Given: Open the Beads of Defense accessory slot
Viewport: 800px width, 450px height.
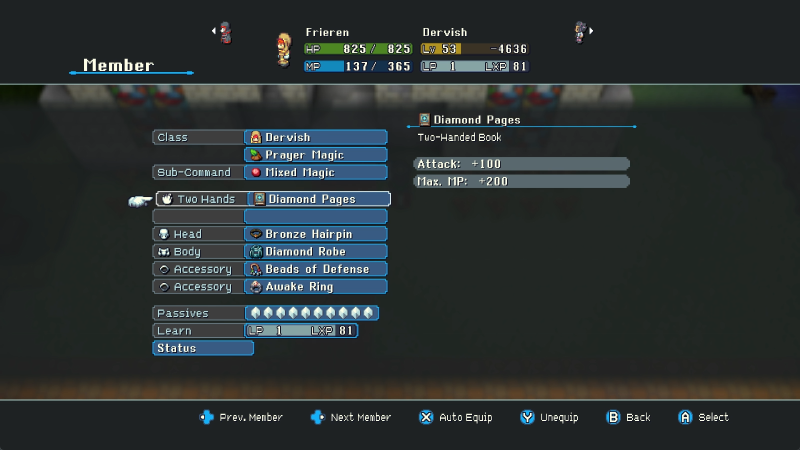Looking at the screenshot, I should (315, 269).
